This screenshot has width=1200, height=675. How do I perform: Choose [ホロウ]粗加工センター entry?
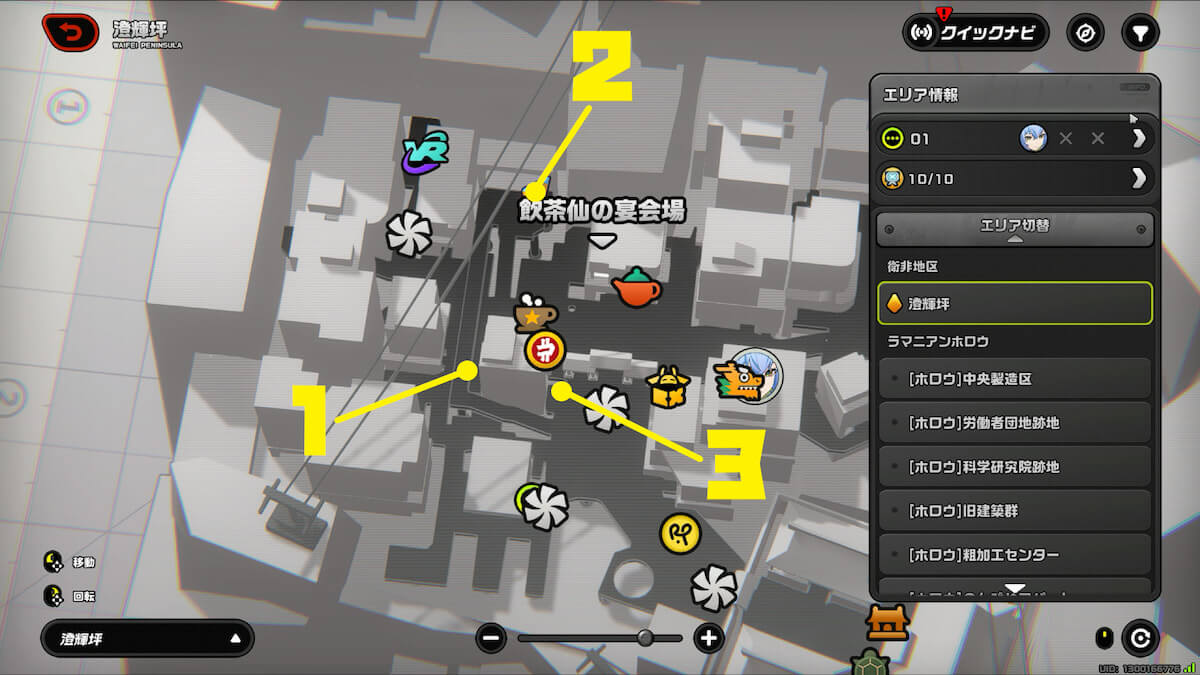pyautogui.click(x=1014, y=555)
